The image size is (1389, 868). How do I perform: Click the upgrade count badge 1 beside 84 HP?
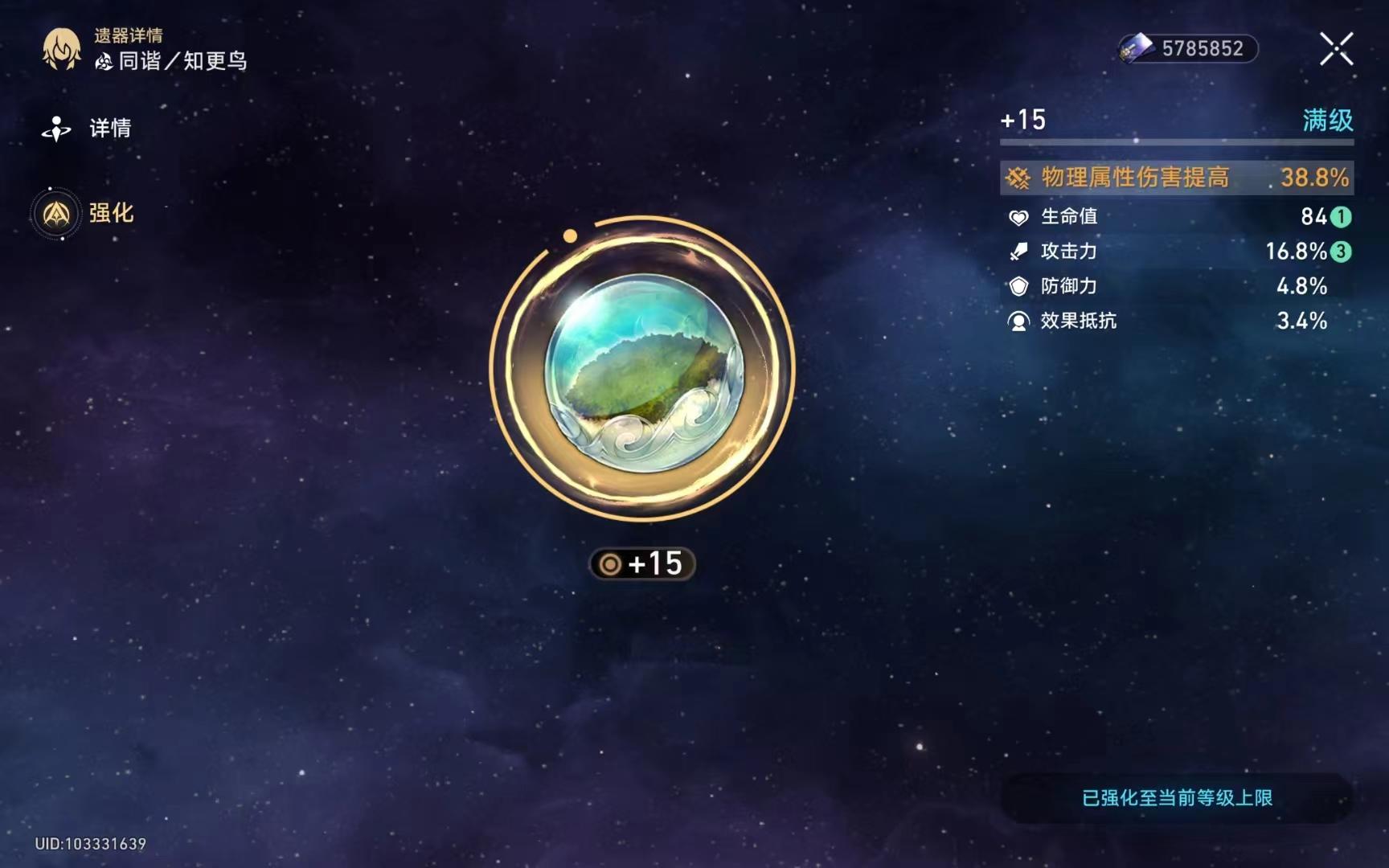(1341, 216)
